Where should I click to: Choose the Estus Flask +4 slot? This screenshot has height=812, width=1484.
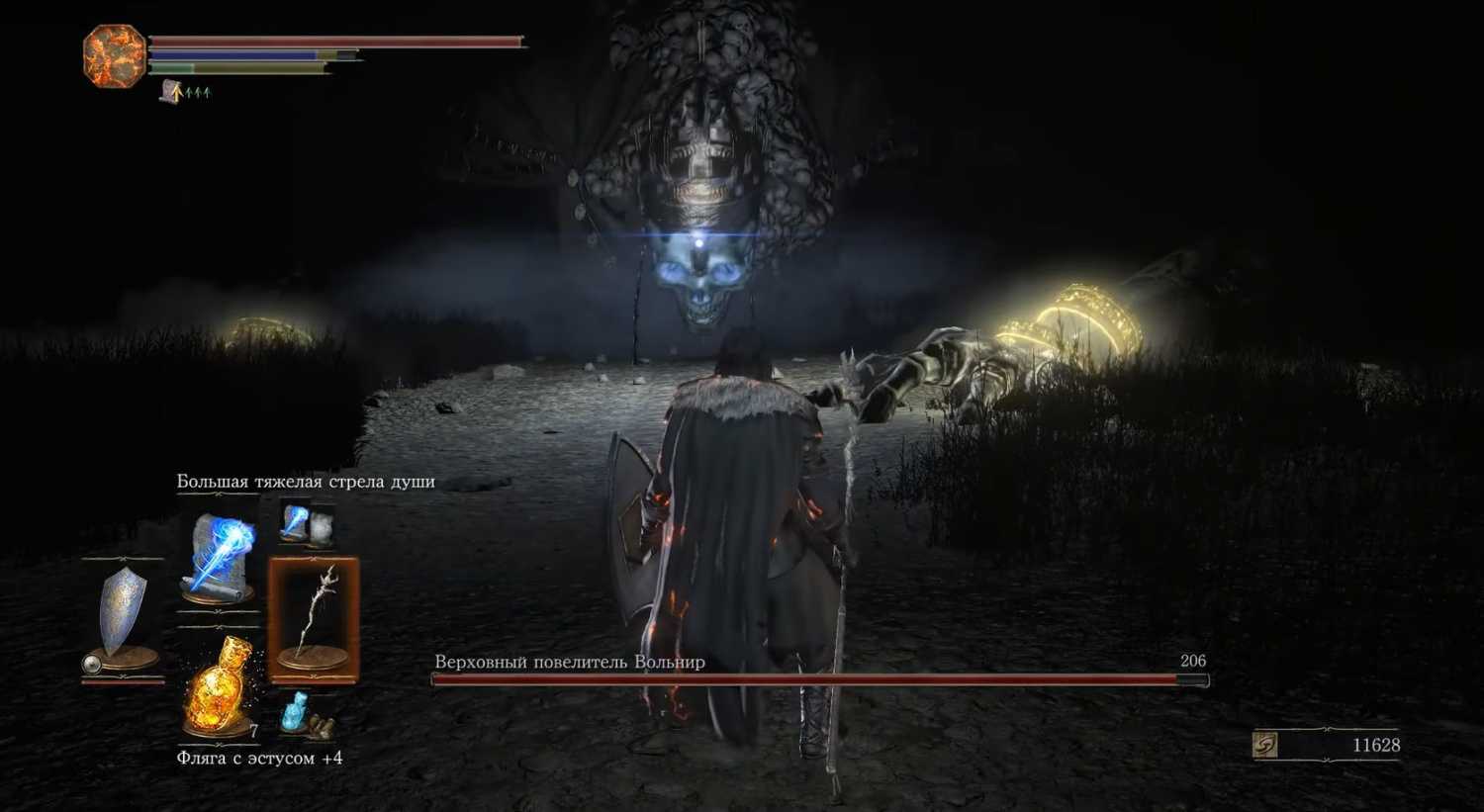click(219, 686)
